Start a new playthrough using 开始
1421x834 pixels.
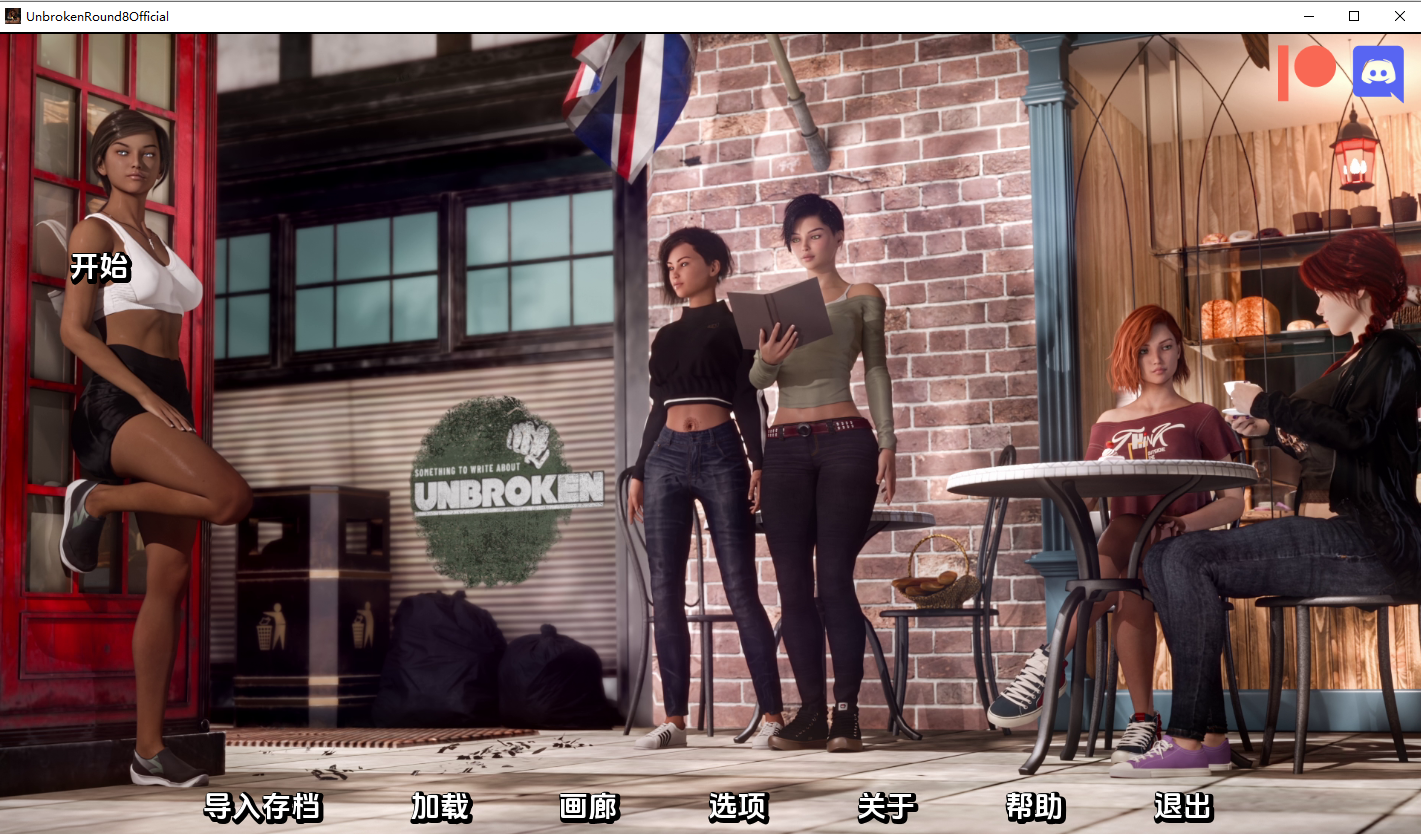[x=98, y=268]
